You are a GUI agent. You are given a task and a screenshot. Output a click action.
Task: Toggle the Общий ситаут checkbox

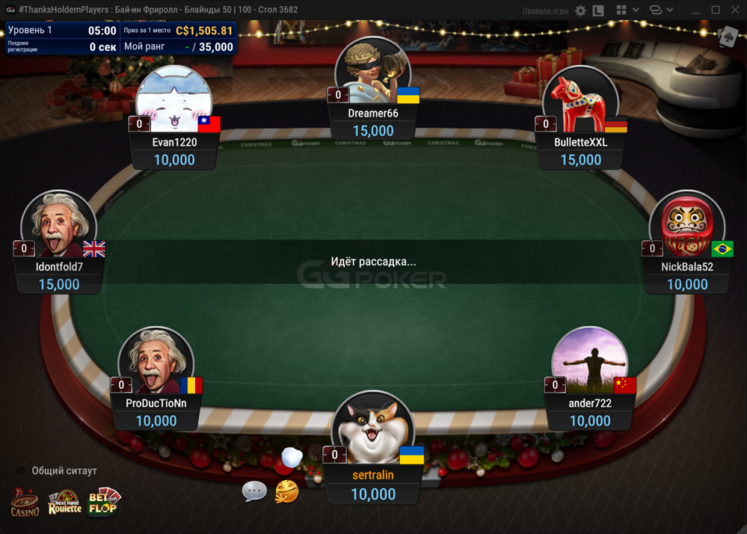20,470
